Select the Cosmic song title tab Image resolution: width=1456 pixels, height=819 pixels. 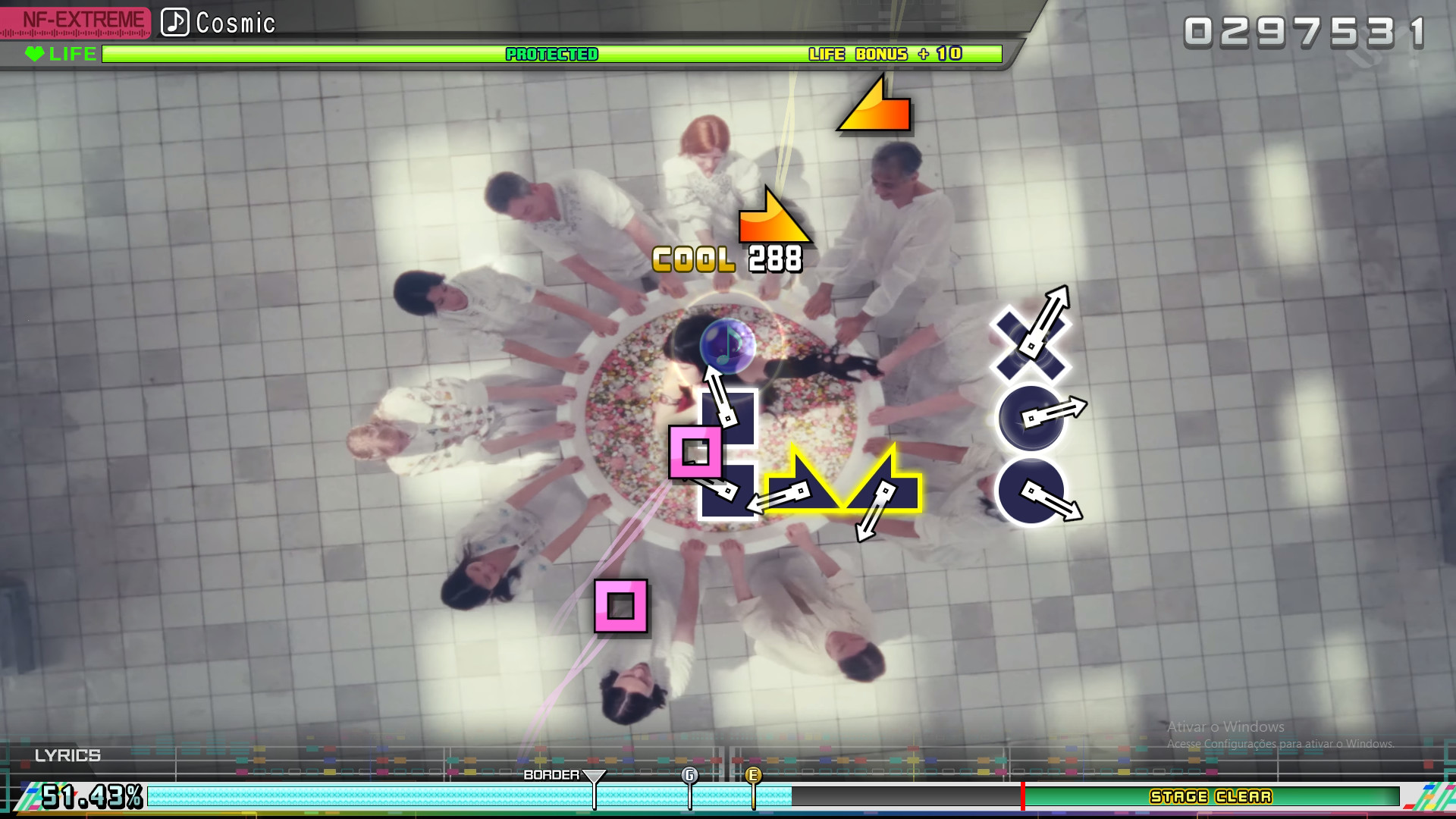[x=235, y=23]
